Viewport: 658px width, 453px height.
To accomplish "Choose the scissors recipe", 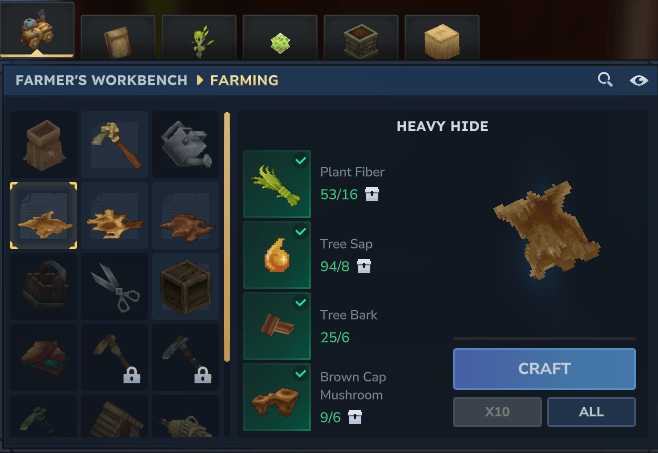I will coord(114,287).
